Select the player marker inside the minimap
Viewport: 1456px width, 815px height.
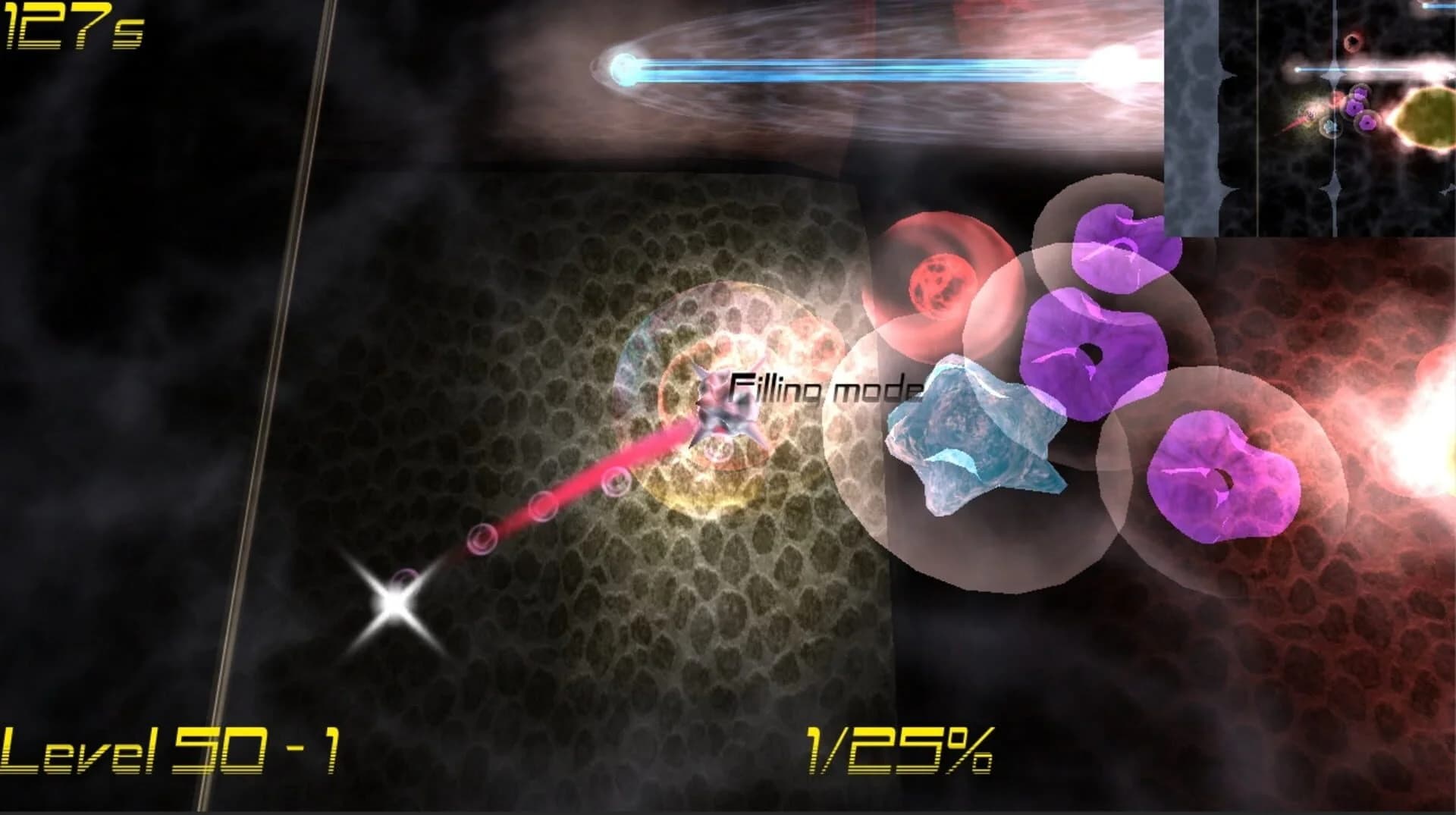tap(1310, 114)
